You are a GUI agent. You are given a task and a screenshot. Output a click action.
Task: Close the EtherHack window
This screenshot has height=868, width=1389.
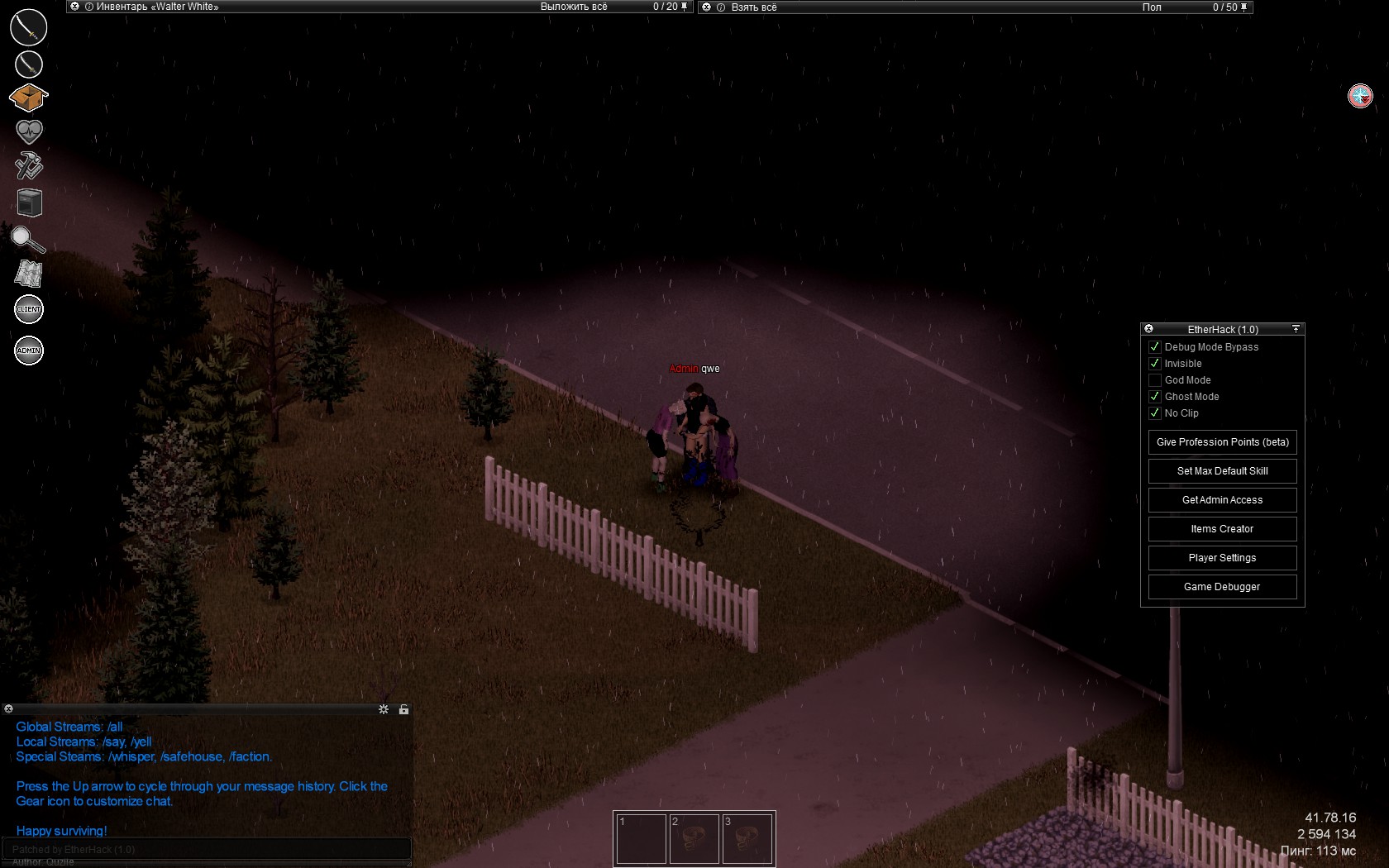(x=1148, y=329)
